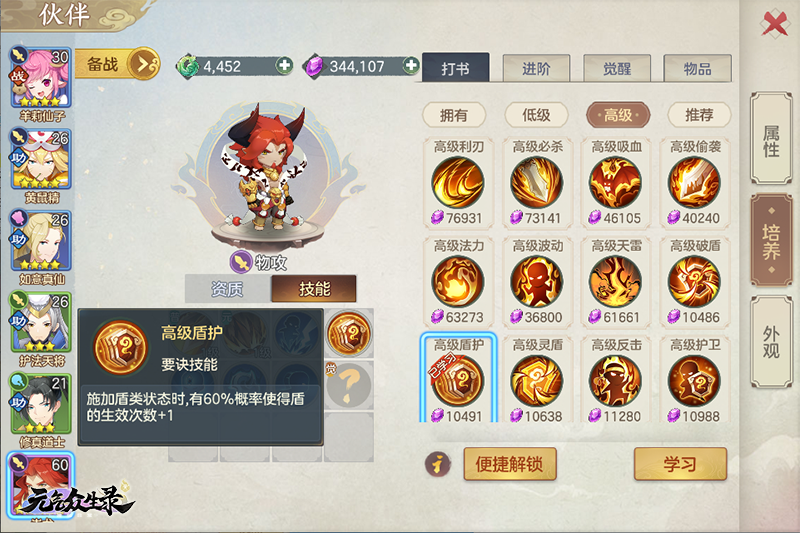Click the 学习 learn button
Viewport: 800px width, 533px height.
click(x=680, y=463)
